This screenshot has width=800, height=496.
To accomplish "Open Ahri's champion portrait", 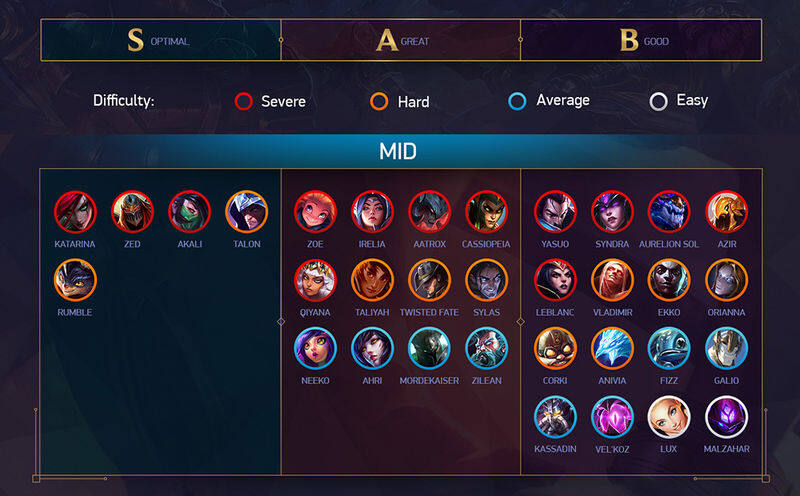I will click(x=373, y=348).
